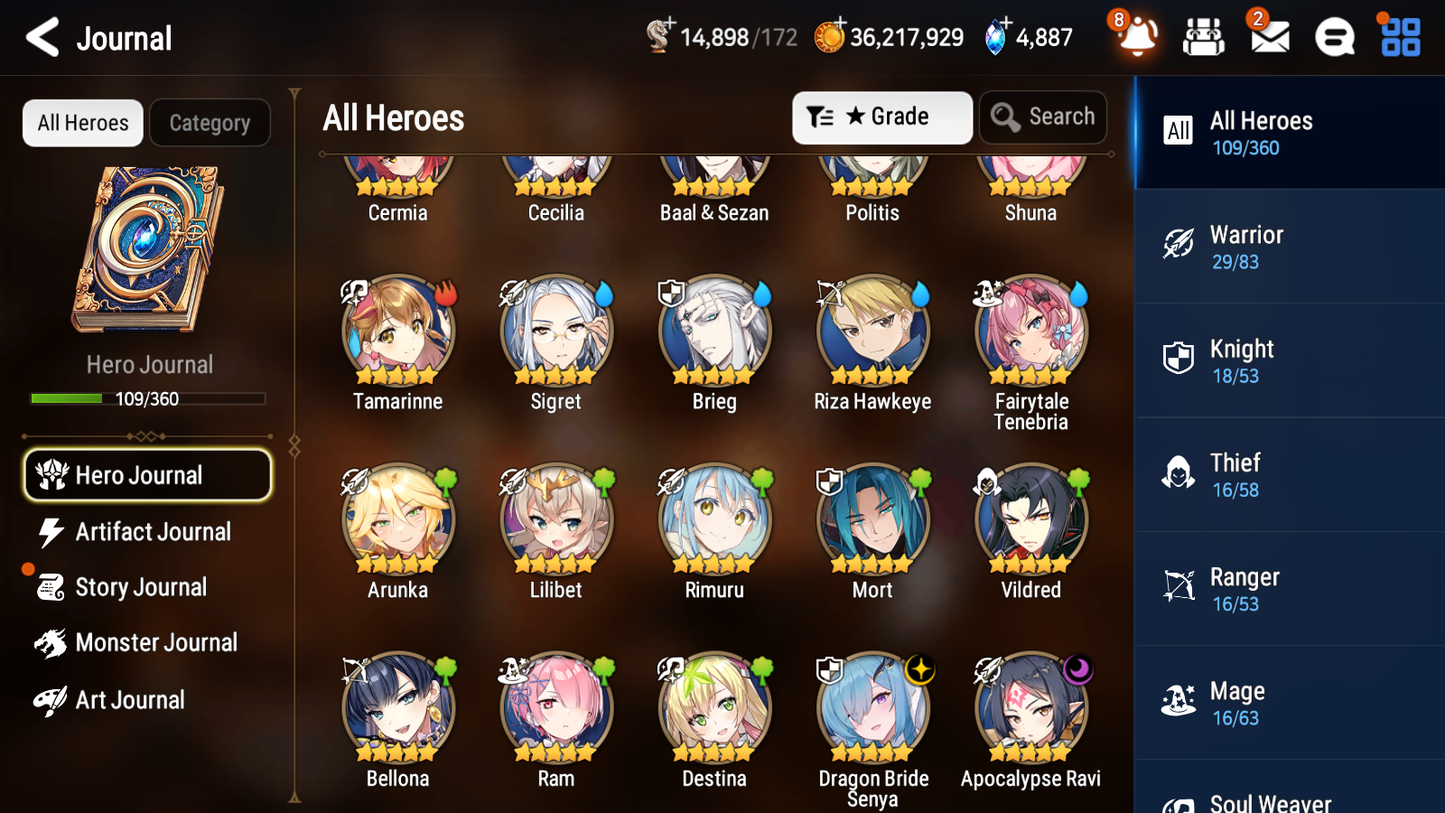Screen dimensions: 1445x813
Task: Open the main menu grid icon
Action: click(x=1399, y=36)
